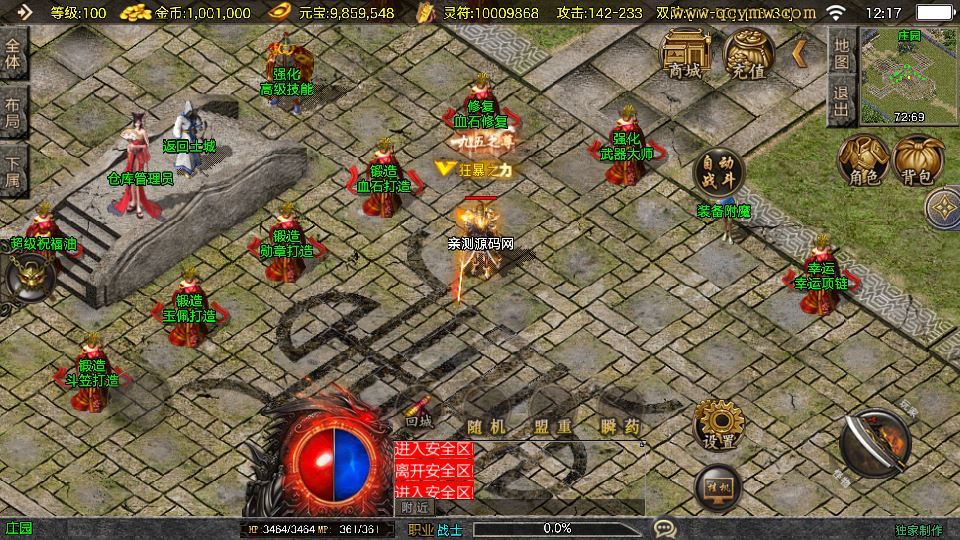Open the chat bubble icon
The width and height of the screenshot is (960, 540).
coord(664,527)
